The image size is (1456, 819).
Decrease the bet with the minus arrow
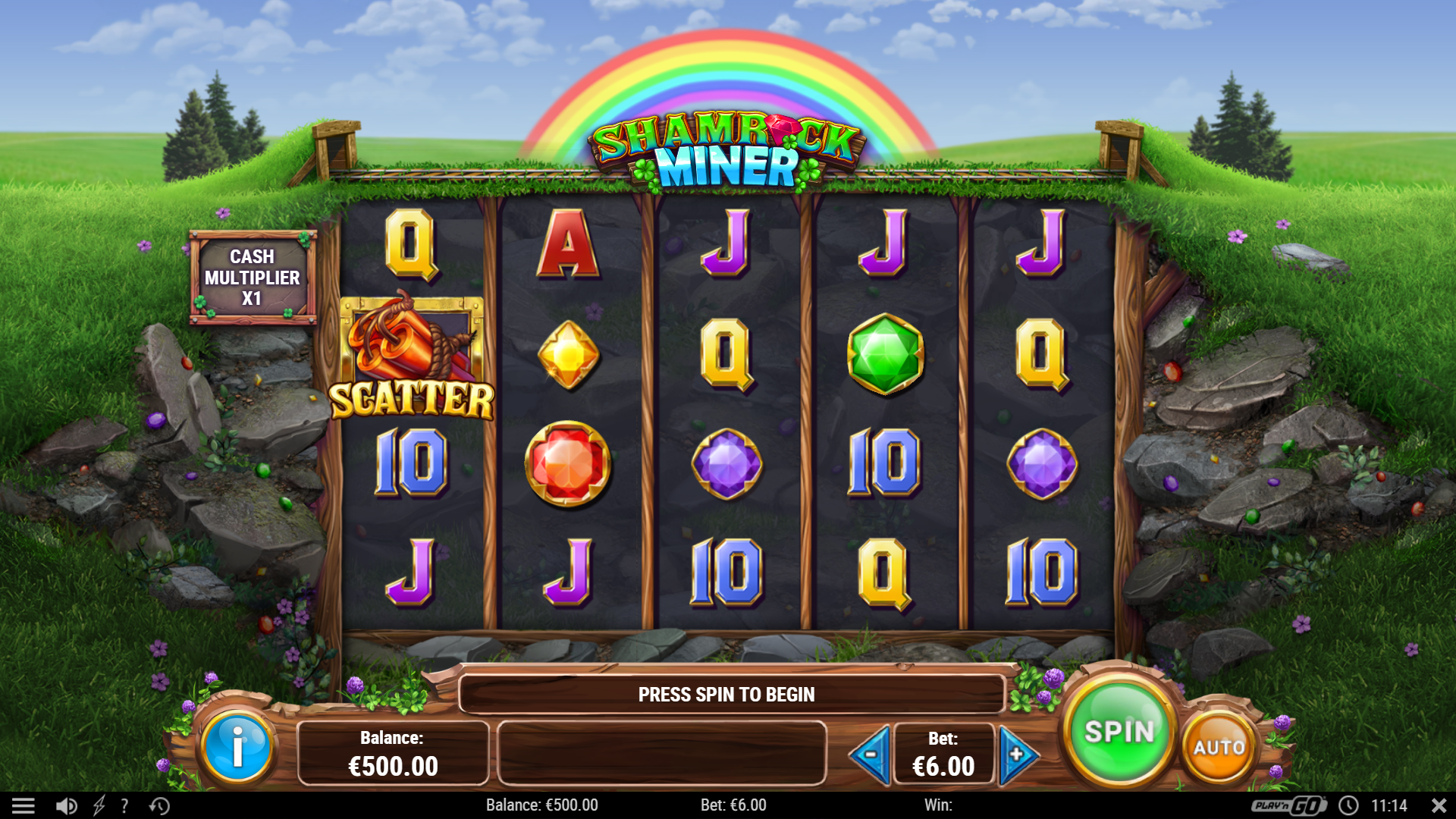coord(871,755)
